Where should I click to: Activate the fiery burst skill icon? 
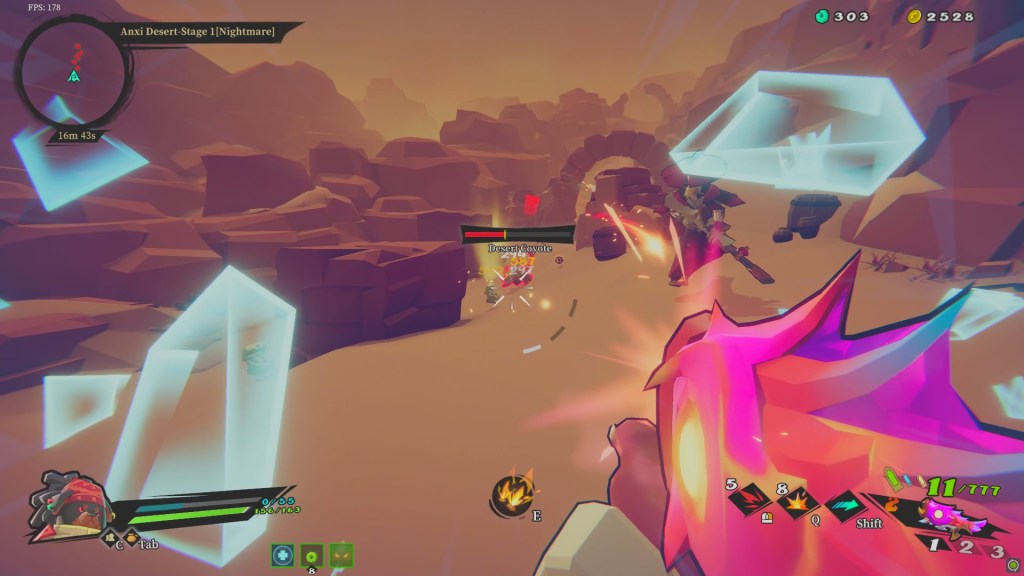[x=512, y=493]
